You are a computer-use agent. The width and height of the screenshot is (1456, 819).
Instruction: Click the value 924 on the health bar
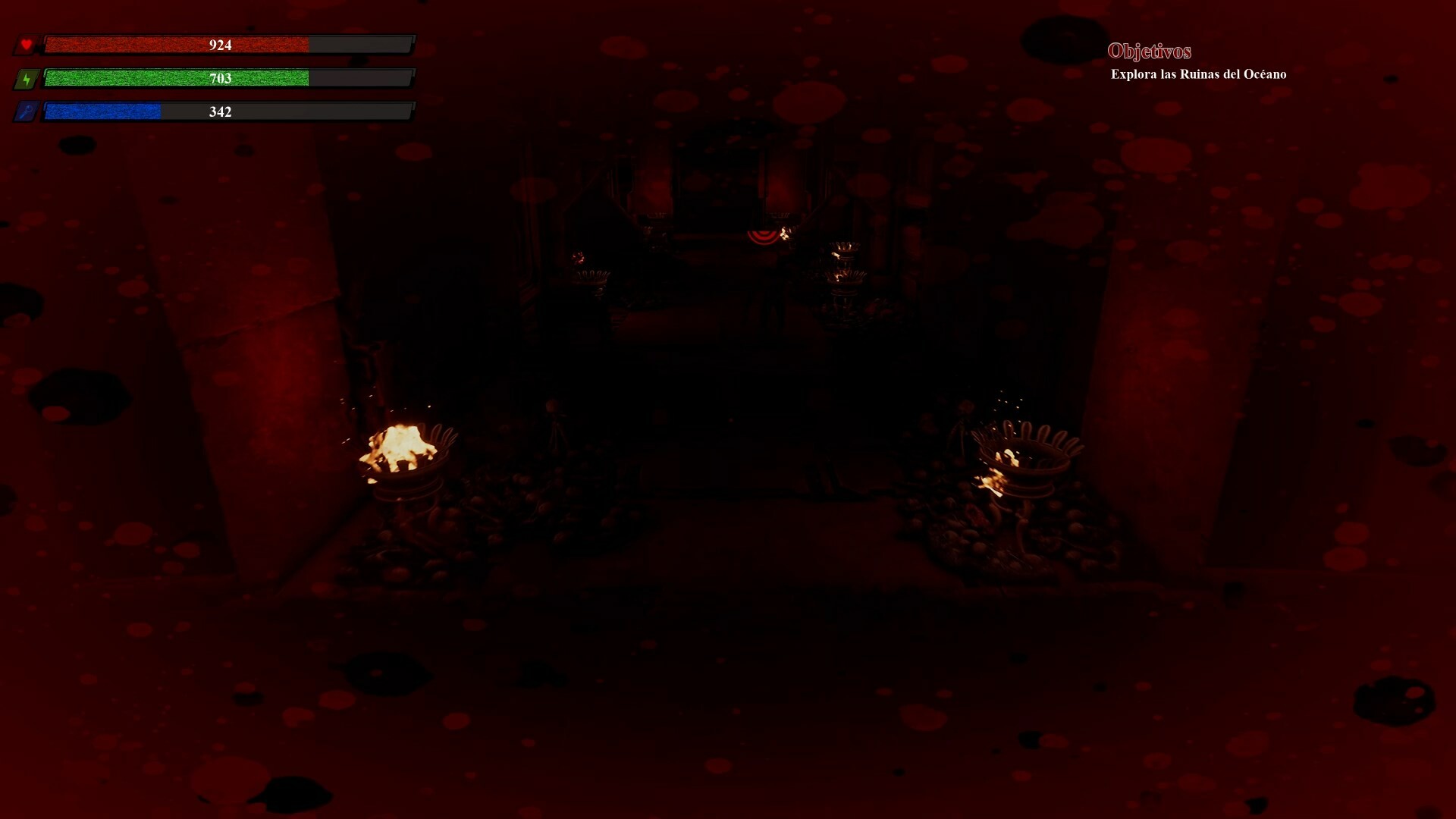click(x=220, y=45)
